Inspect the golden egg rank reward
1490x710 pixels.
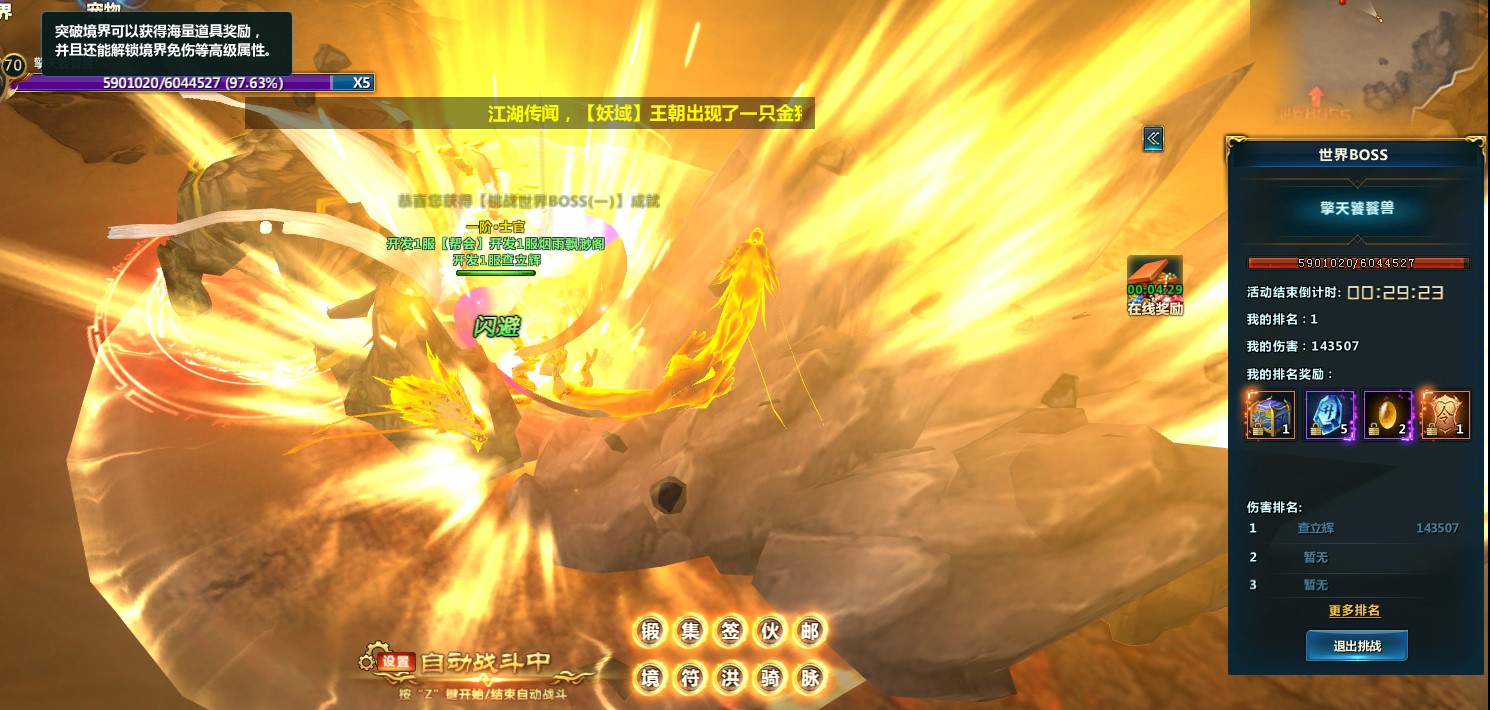[x=1388, y=415]
